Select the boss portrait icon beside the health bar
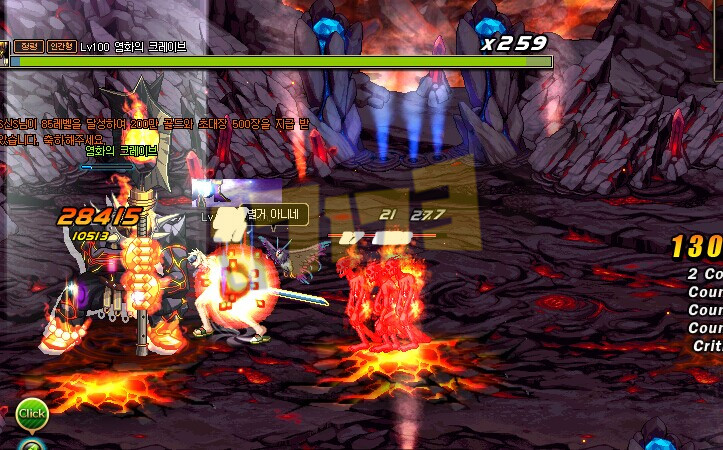 point(3,53)
